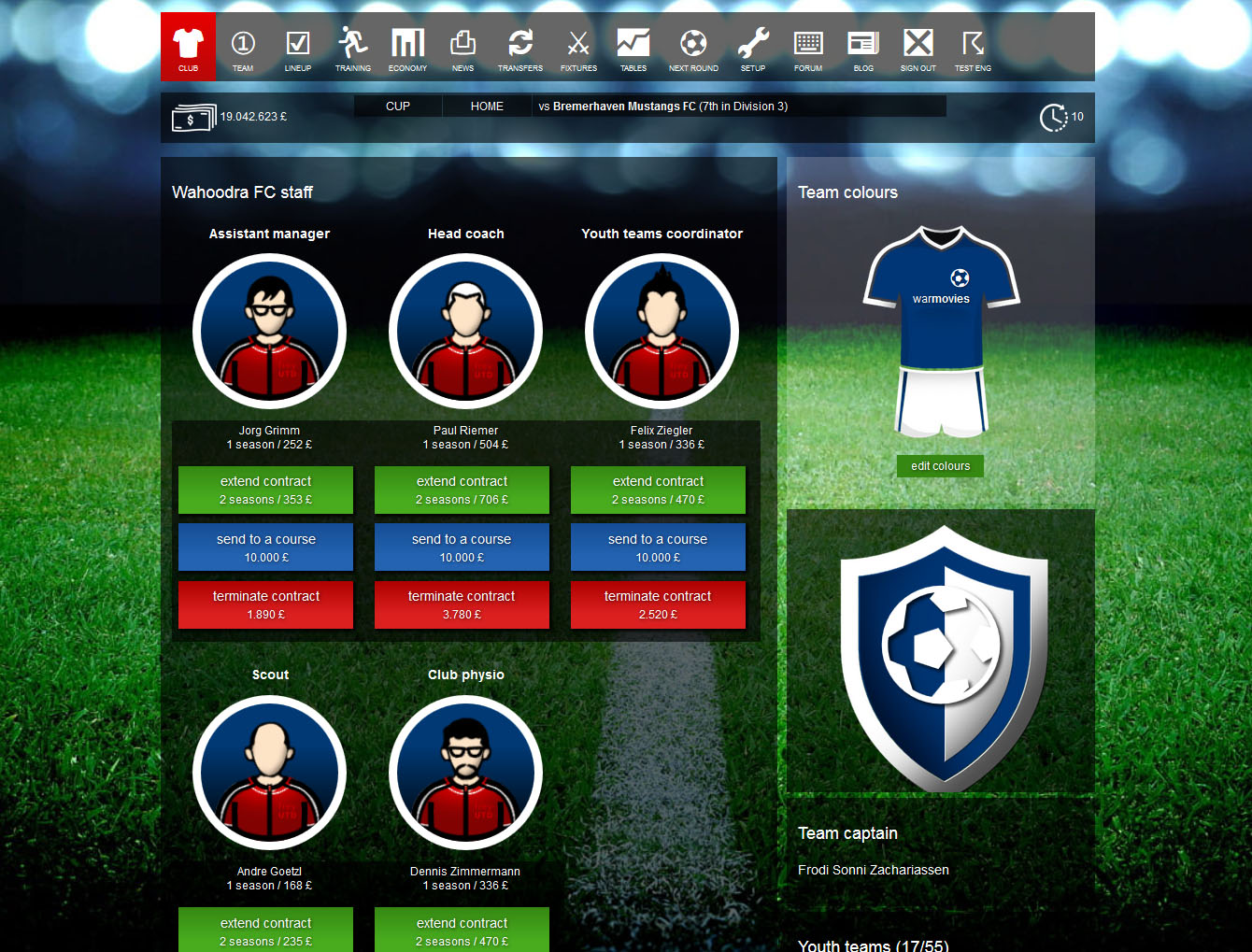Terminate Felix Ziegler's contract
Image resolution: width=1252 pixels, height=952 pixels.
pyautogui.click(x=658, y=604)
